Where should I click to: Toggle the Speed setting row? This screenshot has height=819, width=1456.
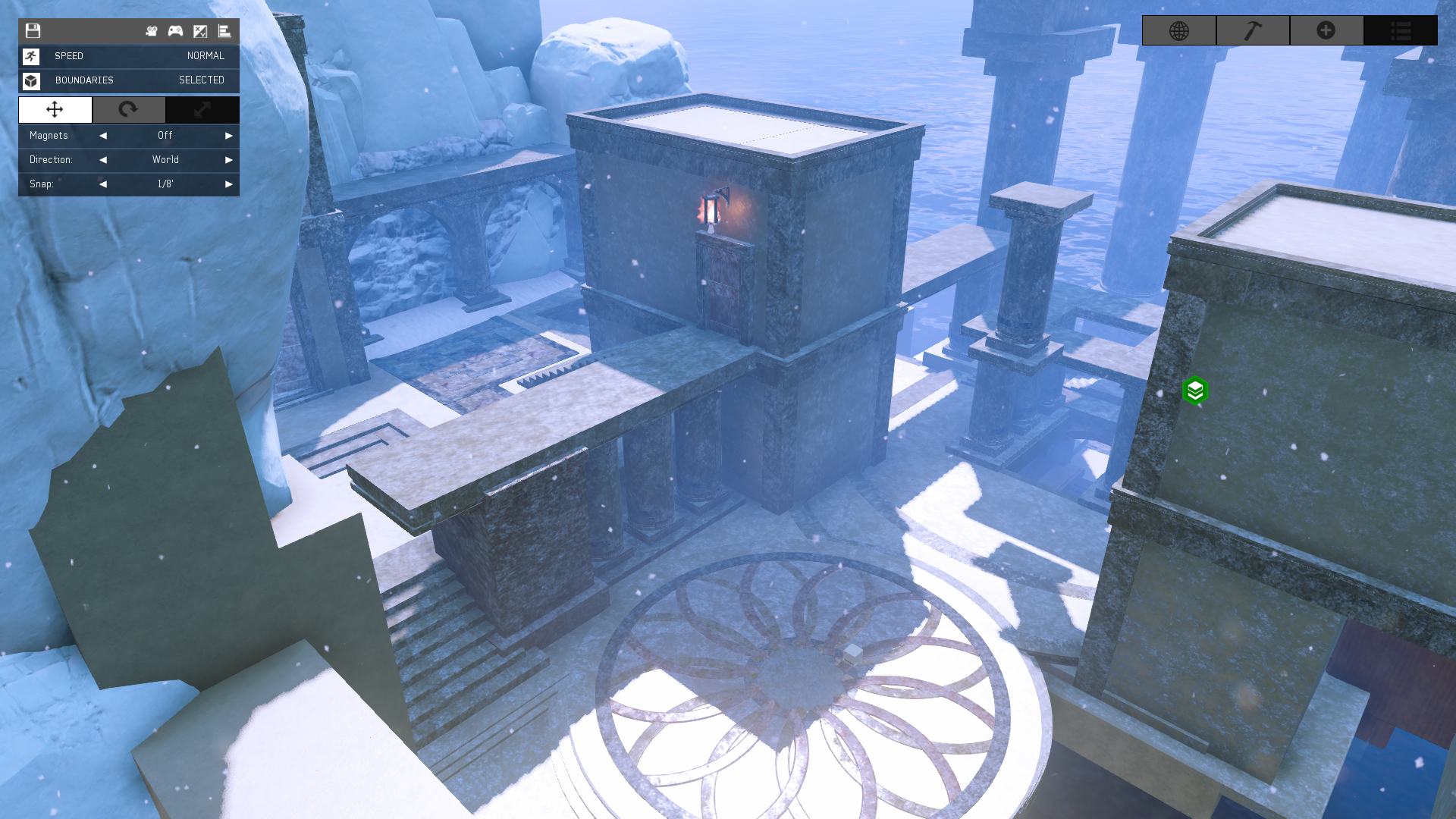coord(129,56)
